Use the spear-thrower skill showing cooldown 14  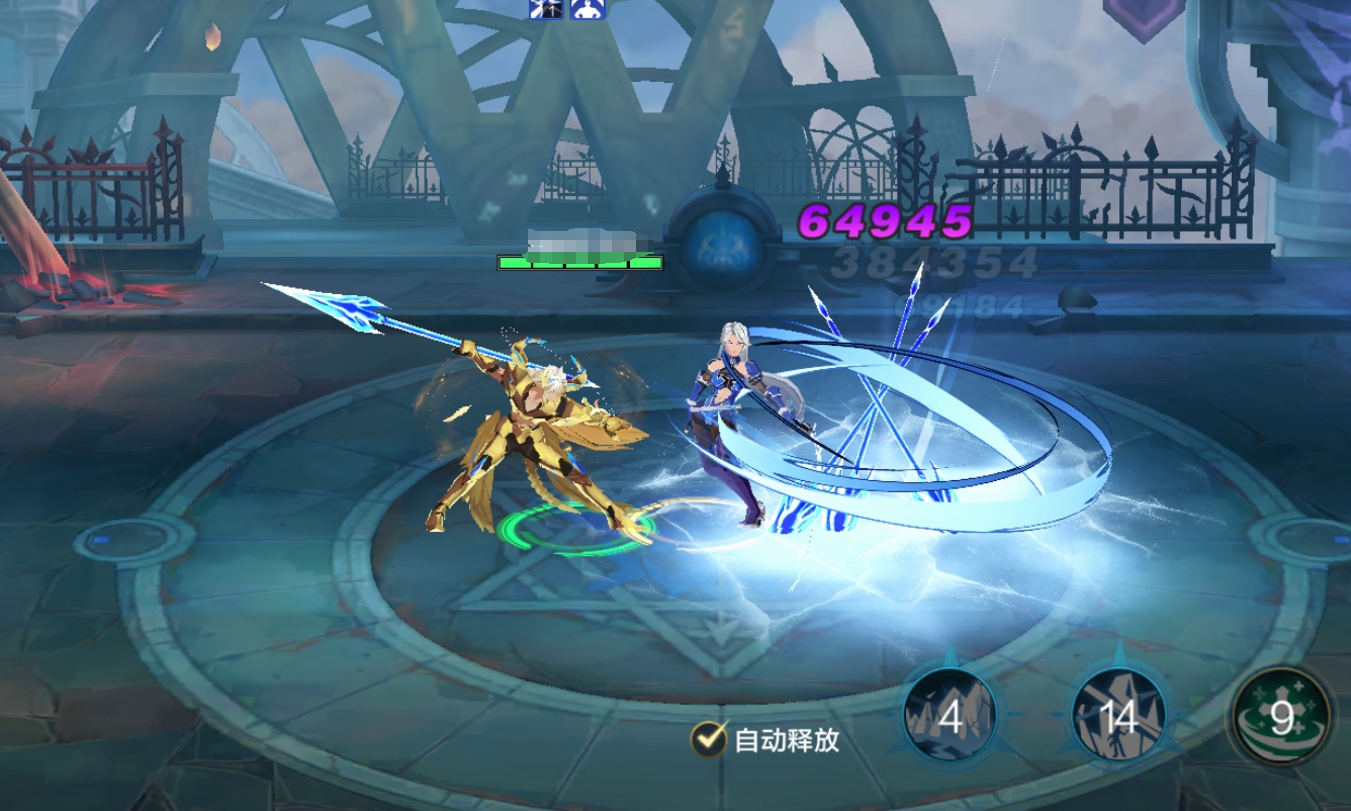[1118, 716]
